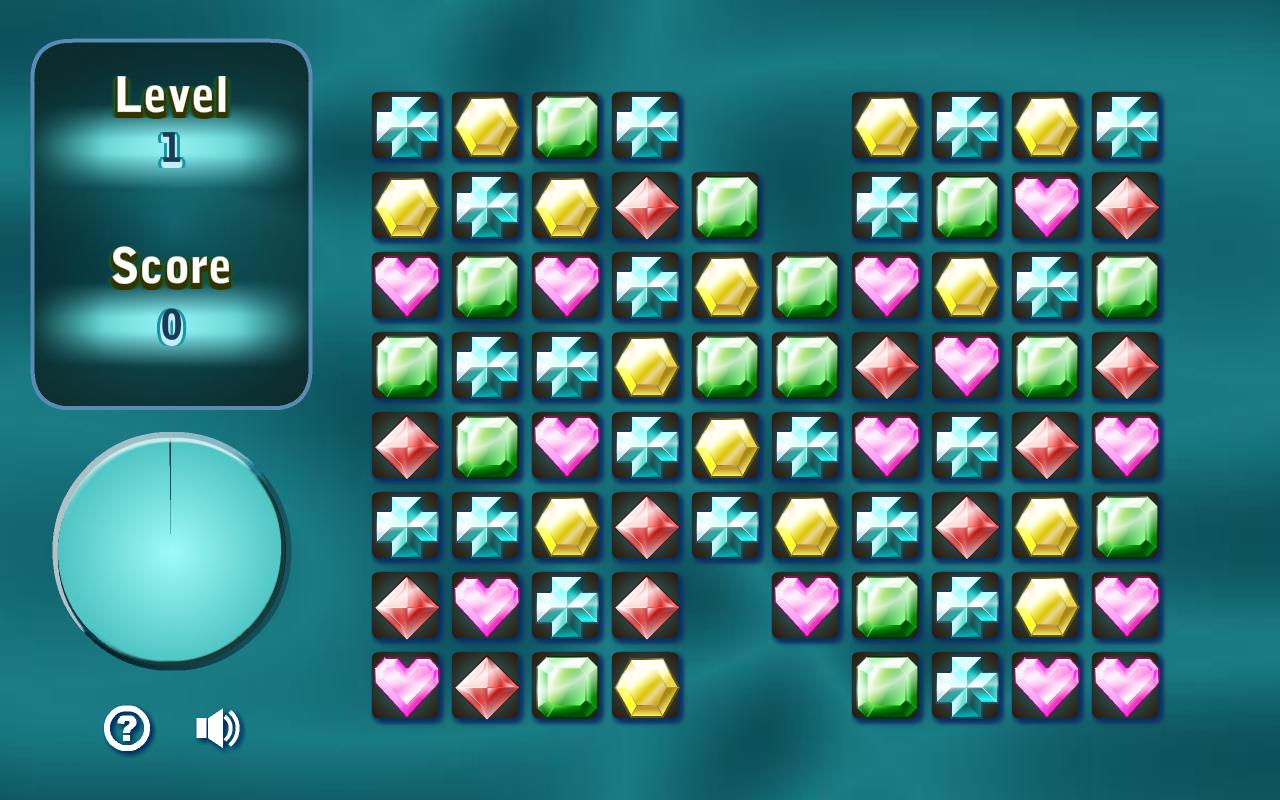This screenshot has height=800, width=1280.
Task: Click the yellow hexagon in the center of the sixth row
Action: pyautogui.click(x=805, y=527)
